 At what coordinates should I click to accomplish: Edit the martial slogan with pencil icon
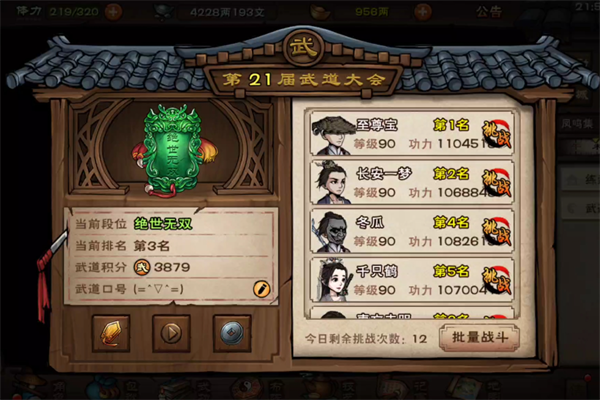tap(262, 288)
